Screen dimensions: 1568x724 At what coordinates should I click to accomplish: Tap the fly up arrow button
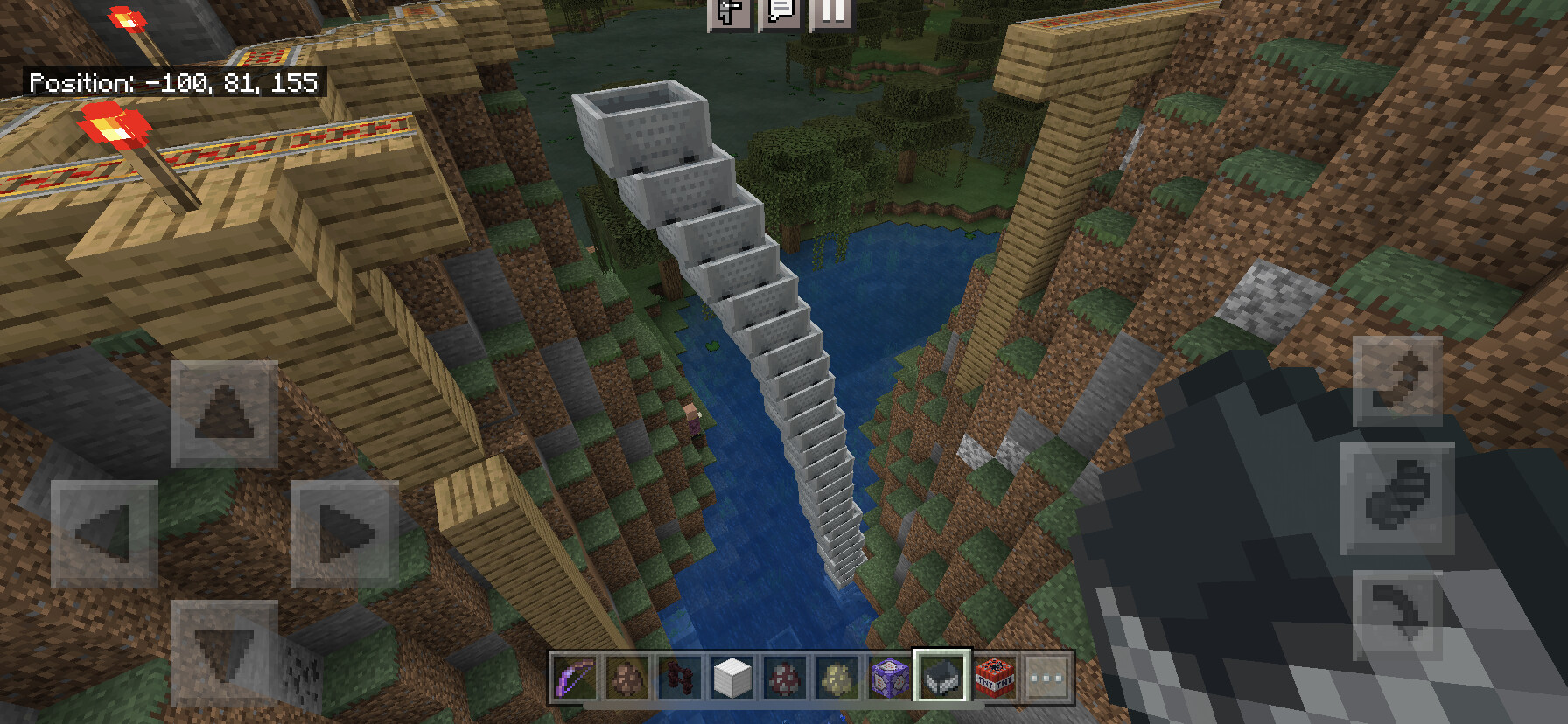click(1397, 380)
